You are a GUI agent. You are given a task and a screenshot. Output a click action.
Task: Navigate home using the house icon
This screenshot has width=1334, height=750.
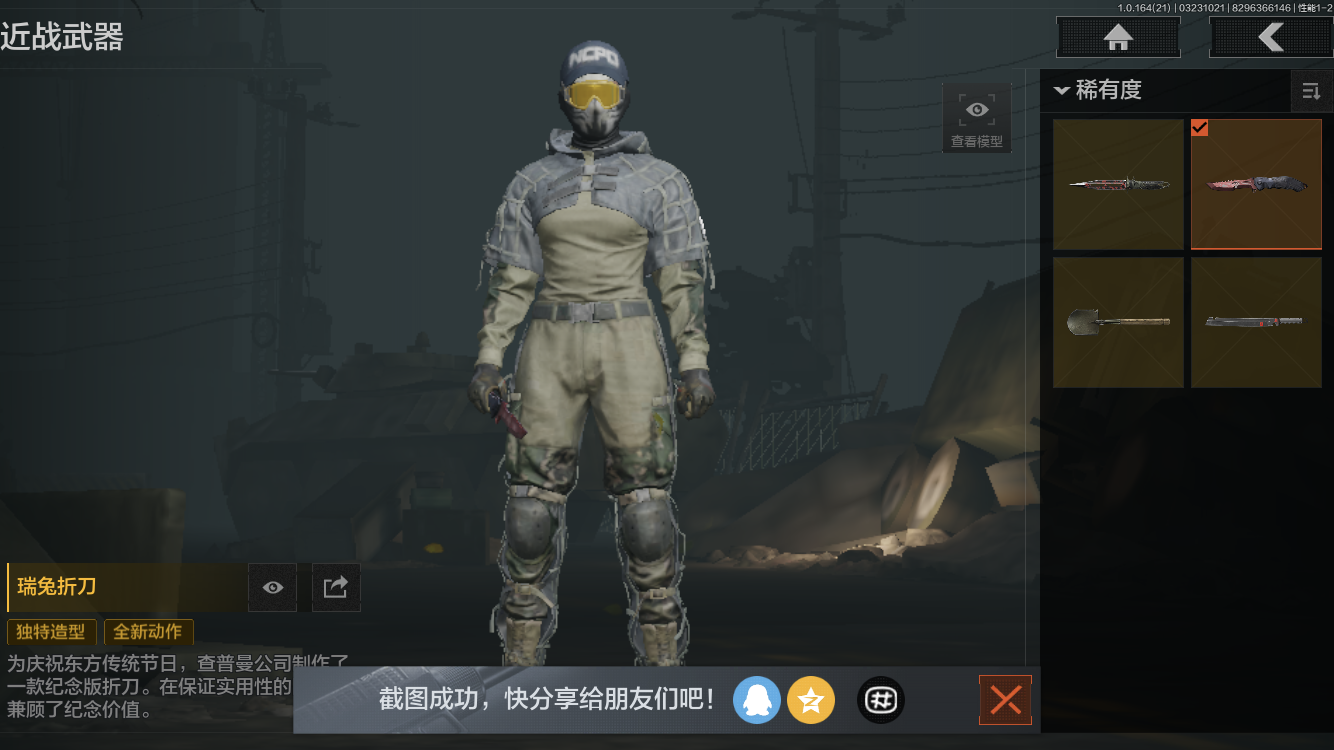pyautogui.click(x=1117, y=37)
